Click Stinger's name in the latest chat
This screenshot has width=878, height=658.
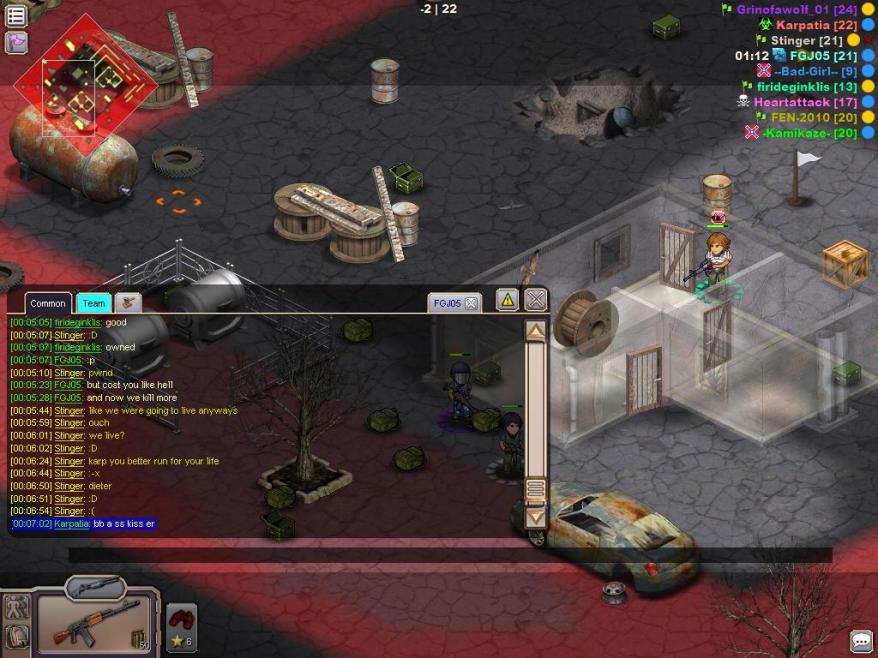click(69, 511)
